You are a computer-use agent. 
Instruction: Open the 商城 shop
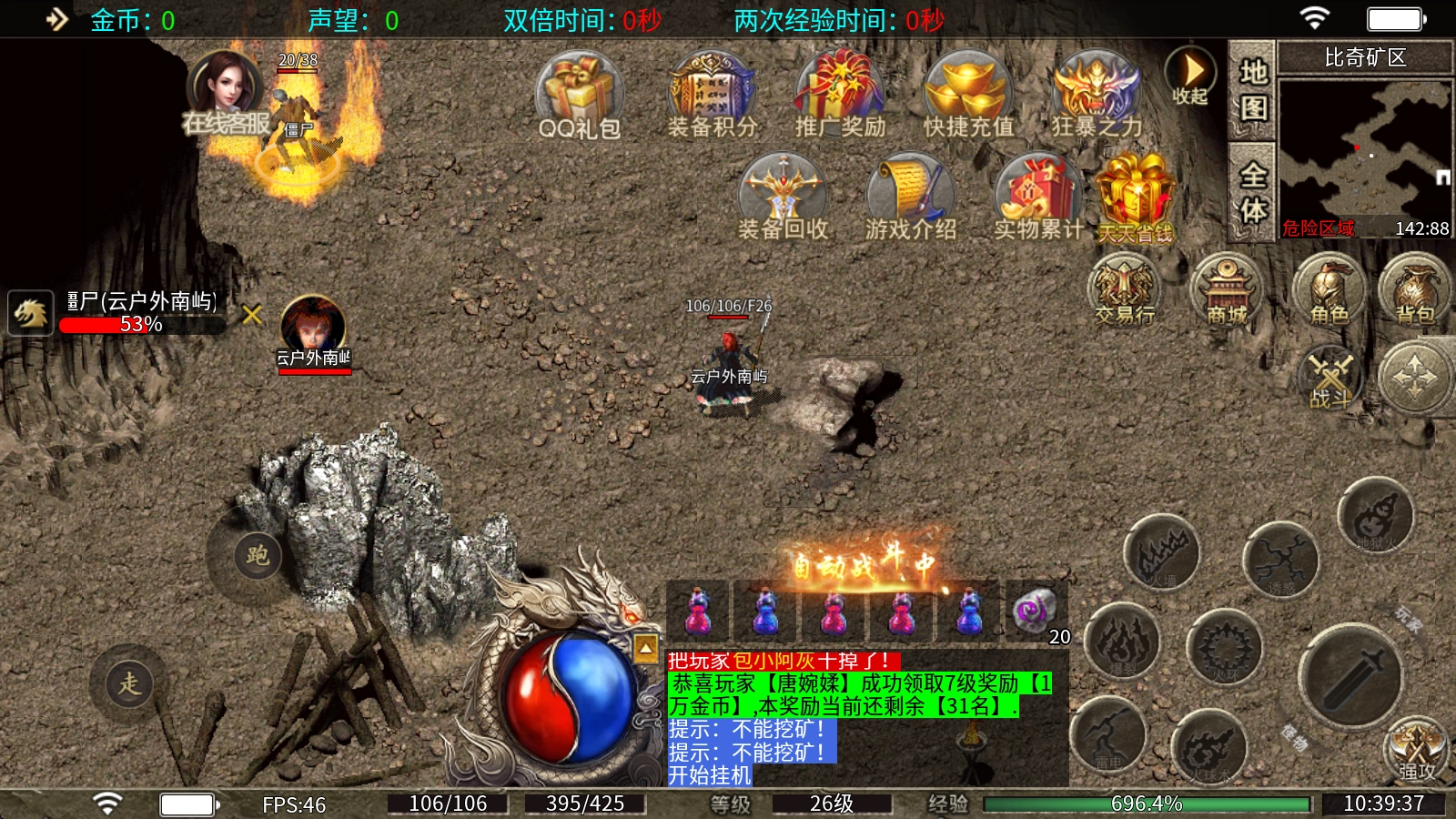pyautogui.click(x=1227, y=289)
